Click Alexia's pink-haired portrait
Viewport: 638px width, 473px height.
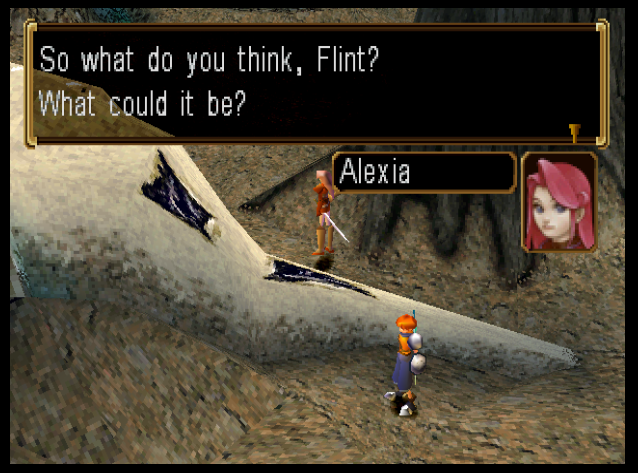559,202
